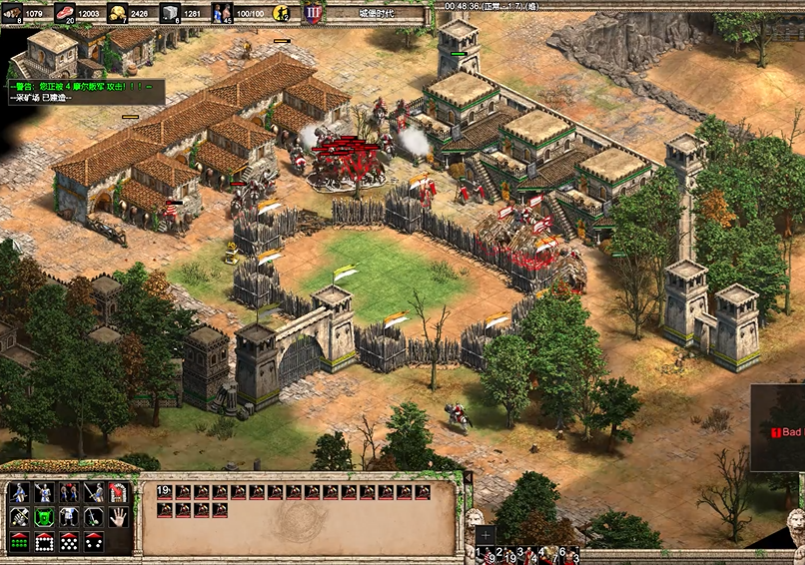The image size is (805, 565).
Task: Click the knight with mace command icon
Action: click(44, 493)
